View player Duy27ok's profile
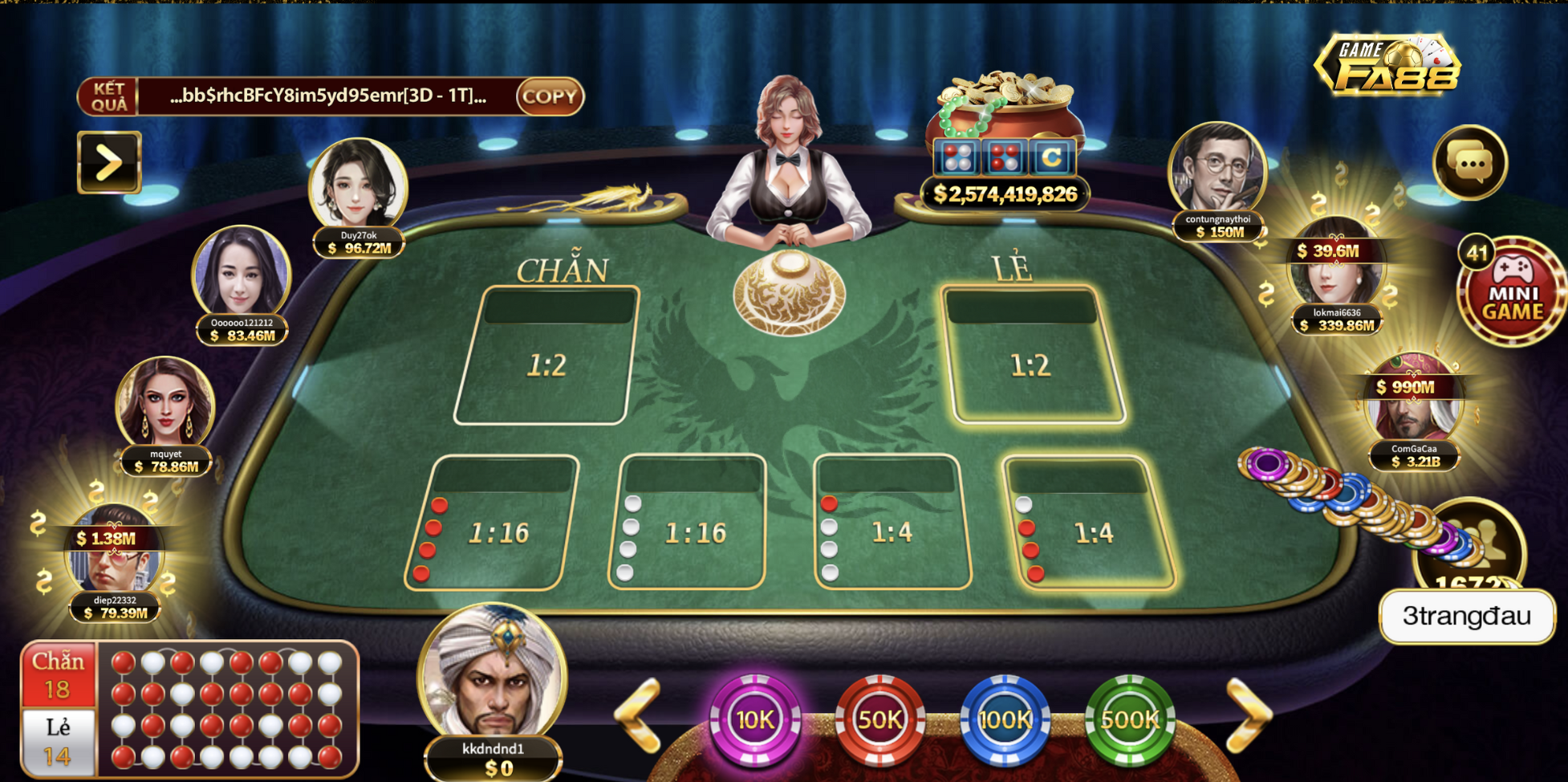The image size is (1568, 782). (358, 186)
